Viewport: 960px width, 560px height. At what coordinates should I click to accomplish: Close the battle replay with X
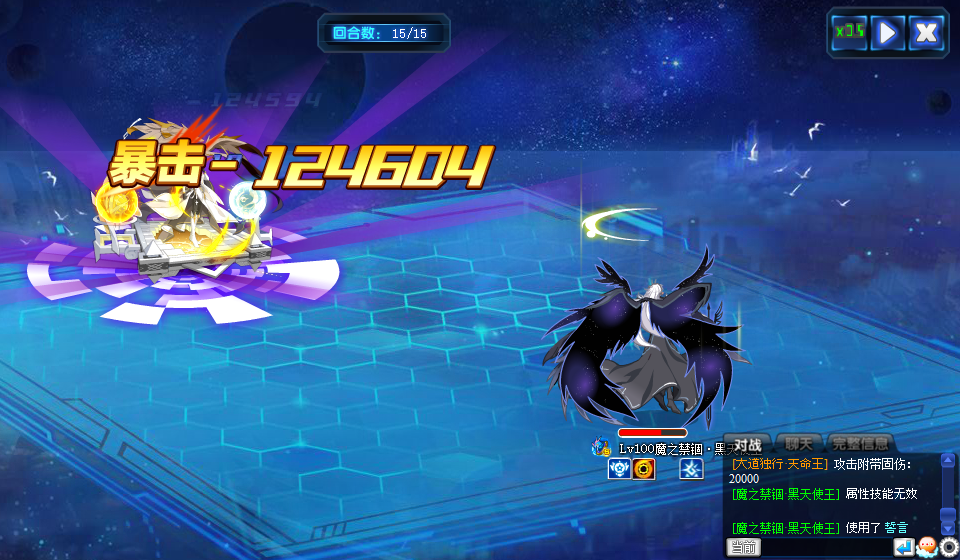pos(926,32)
